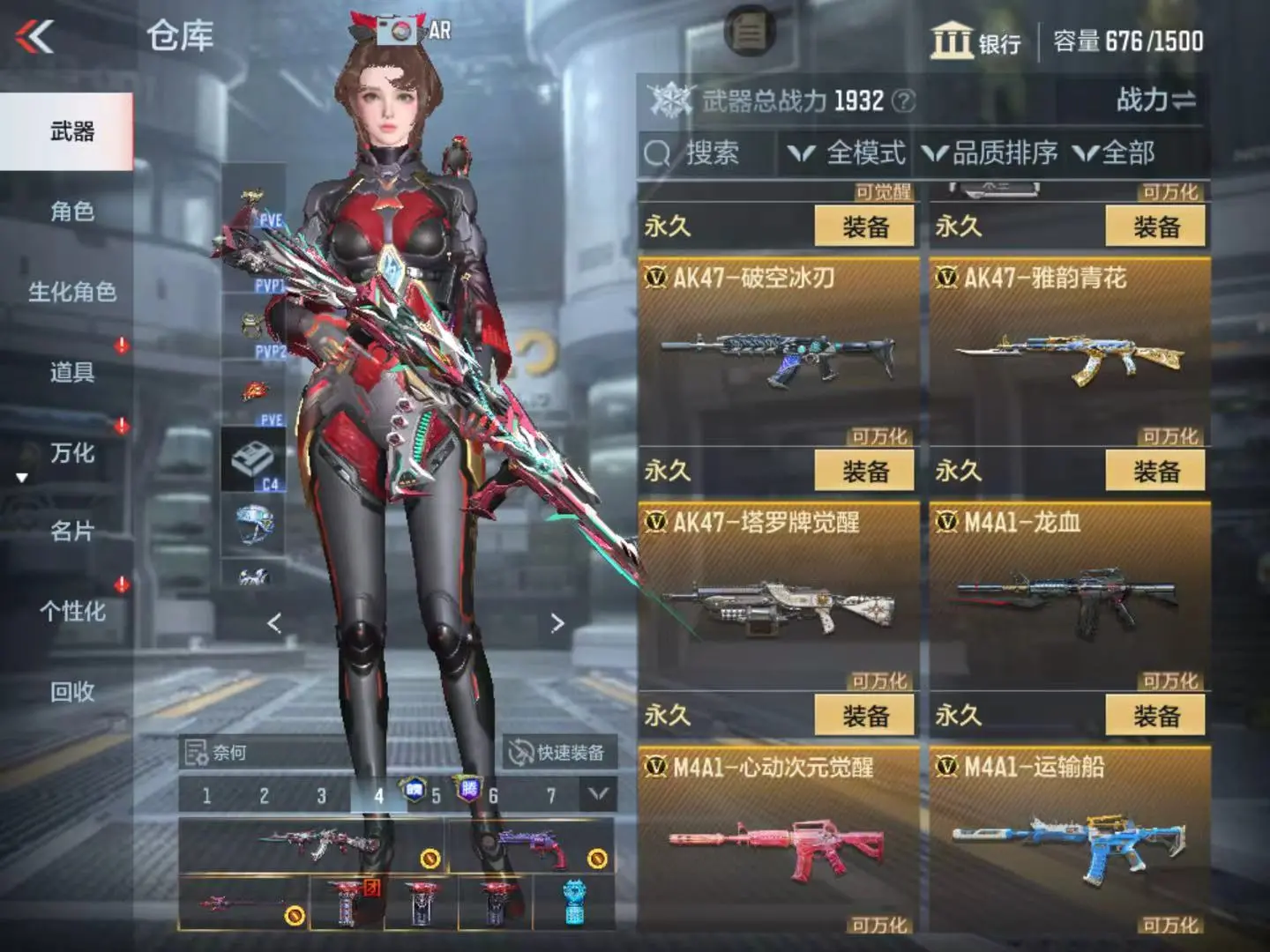Select the AK47-破空冰刃 weapon card
This screenshot has height=952, width=1270.
(777, 353)
